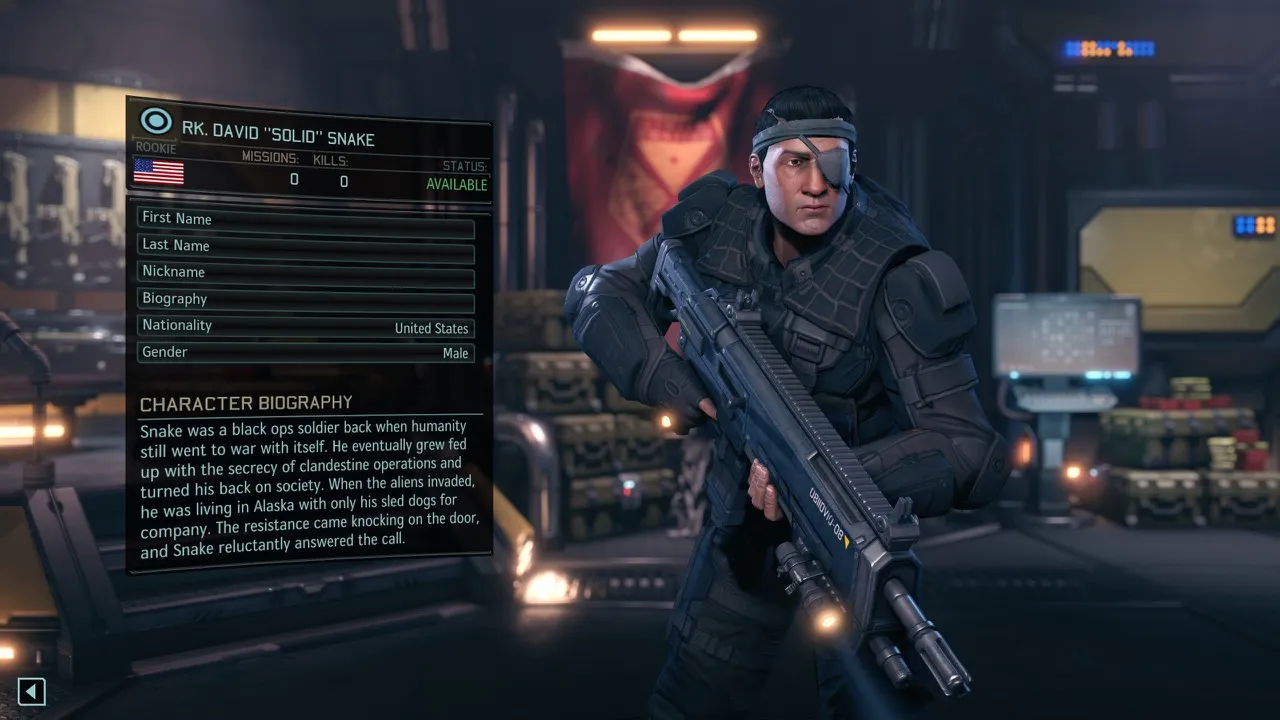Edit the First Name field
This screenshot has height=720, width=1280.
coord(305,219)
